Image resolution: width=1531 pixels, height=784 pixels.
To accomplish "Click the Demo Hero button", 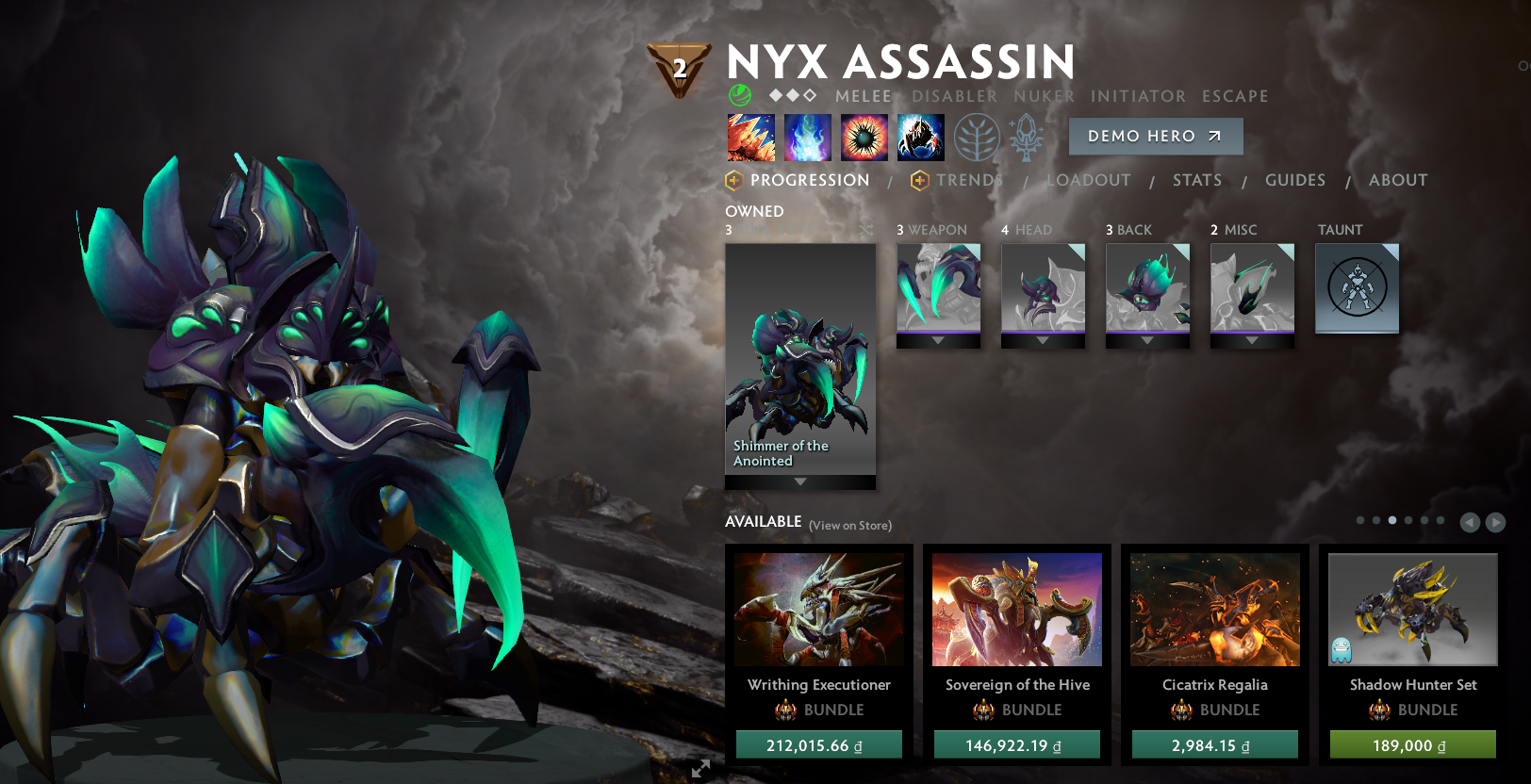I will (x=1156, y=136).
